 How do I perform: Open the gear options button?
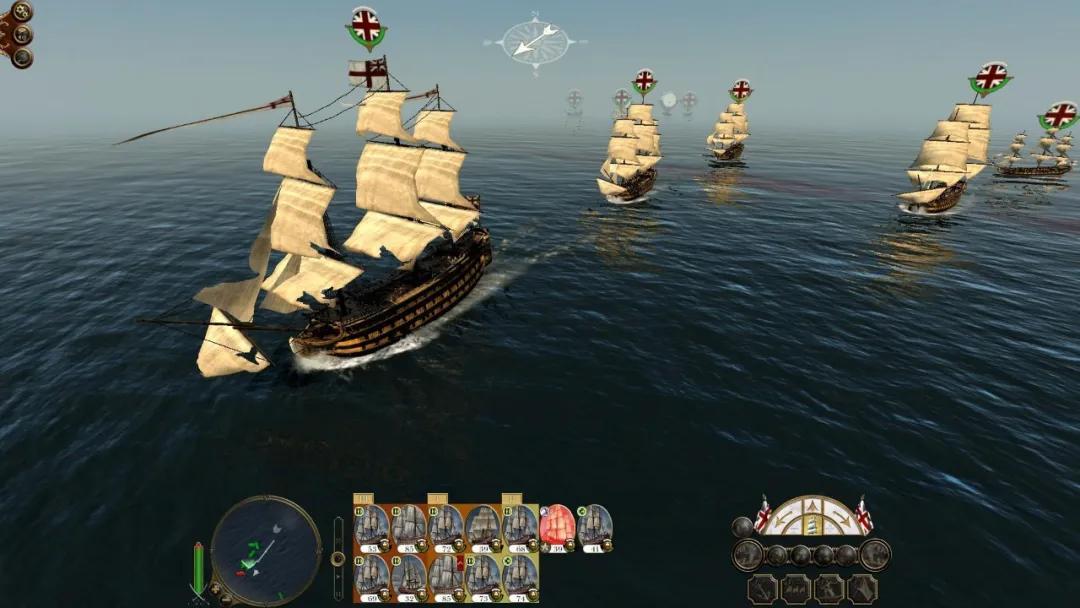20,12
